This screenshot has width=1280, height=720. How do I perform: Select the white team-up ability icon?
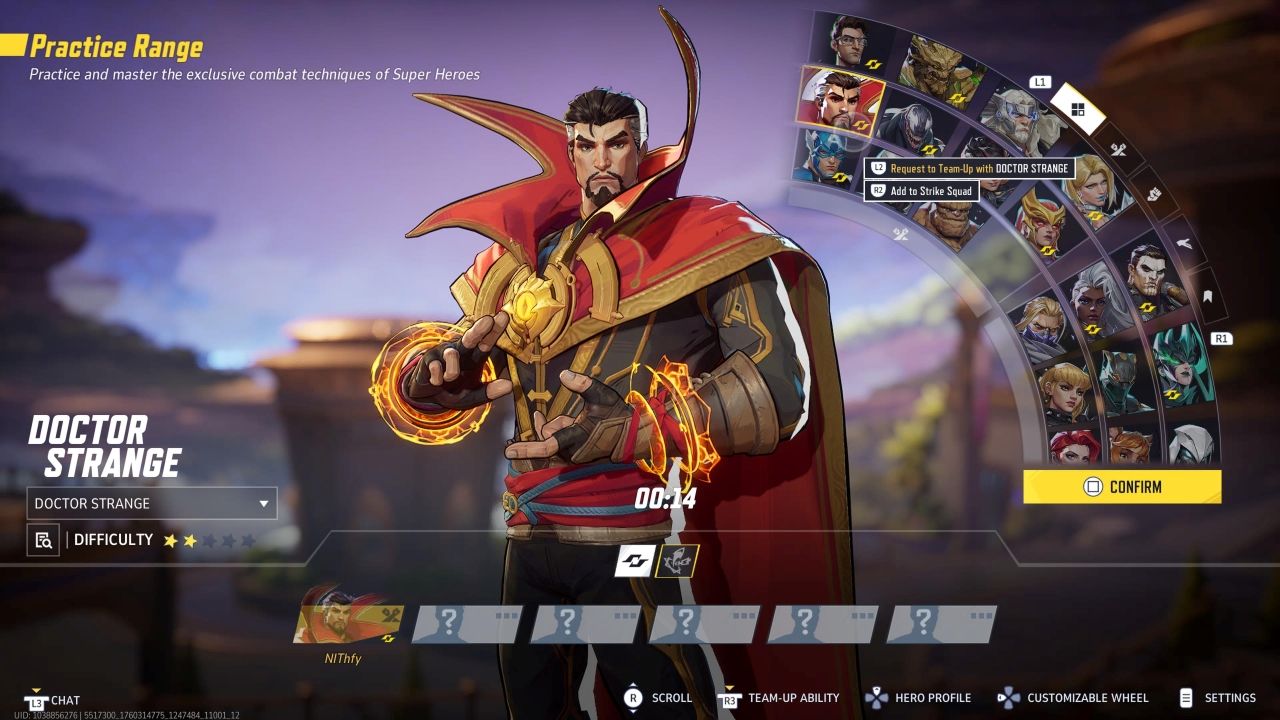[x=634, y=561]
